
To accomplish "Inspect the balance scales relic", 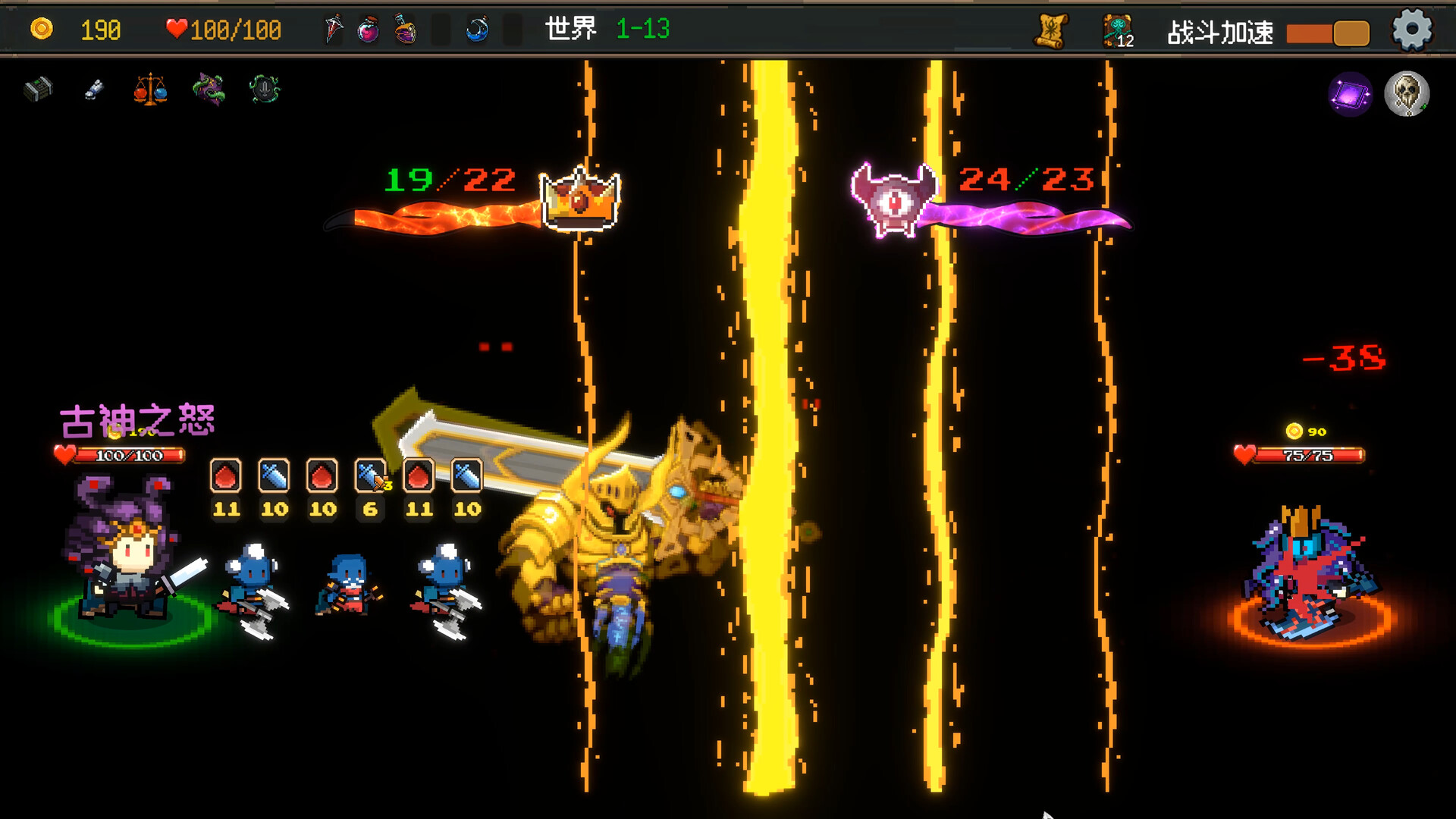I will [x=150, y=90].
